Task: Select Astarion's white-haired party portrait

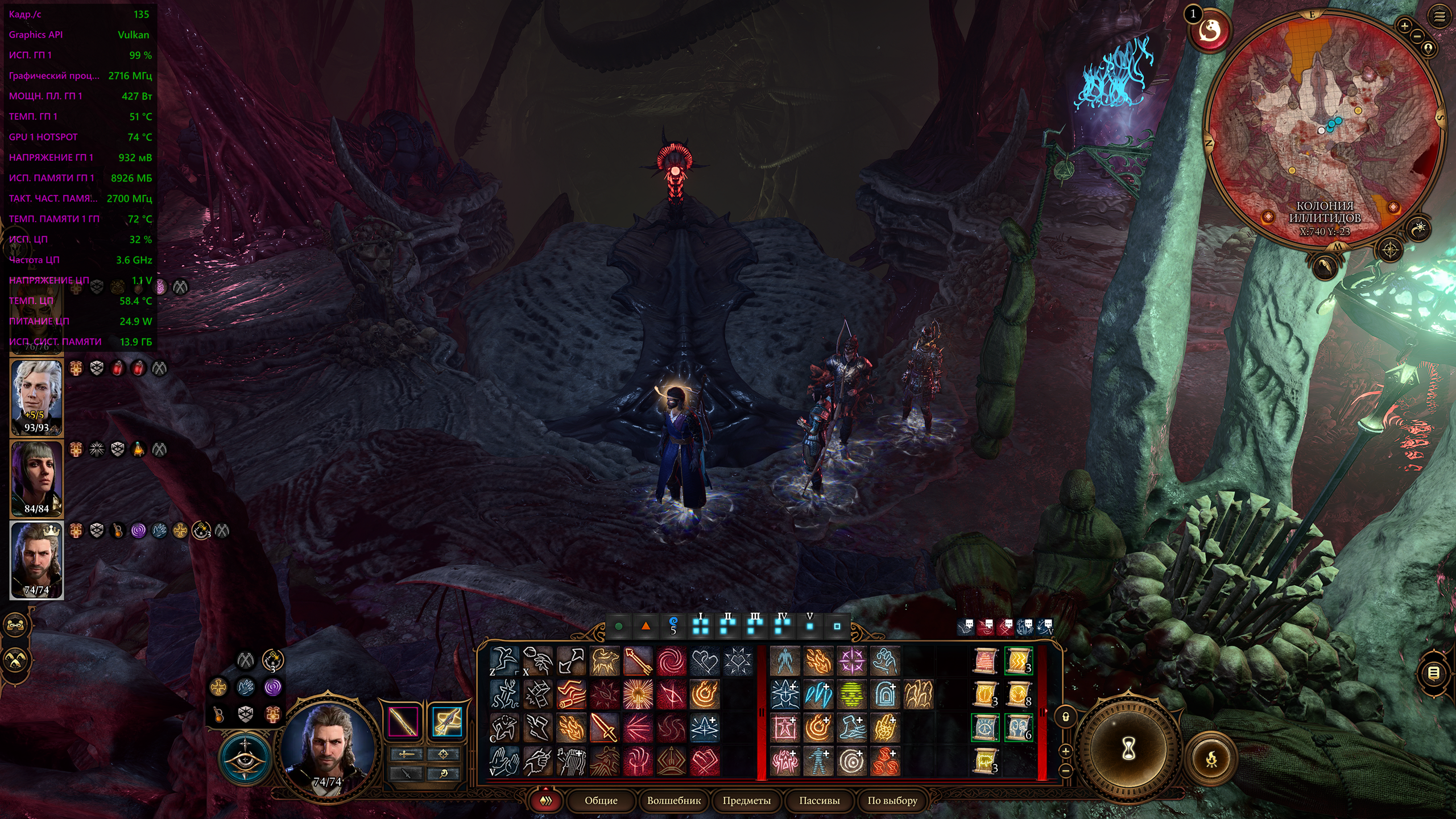Action: click(x=36, y=396)
